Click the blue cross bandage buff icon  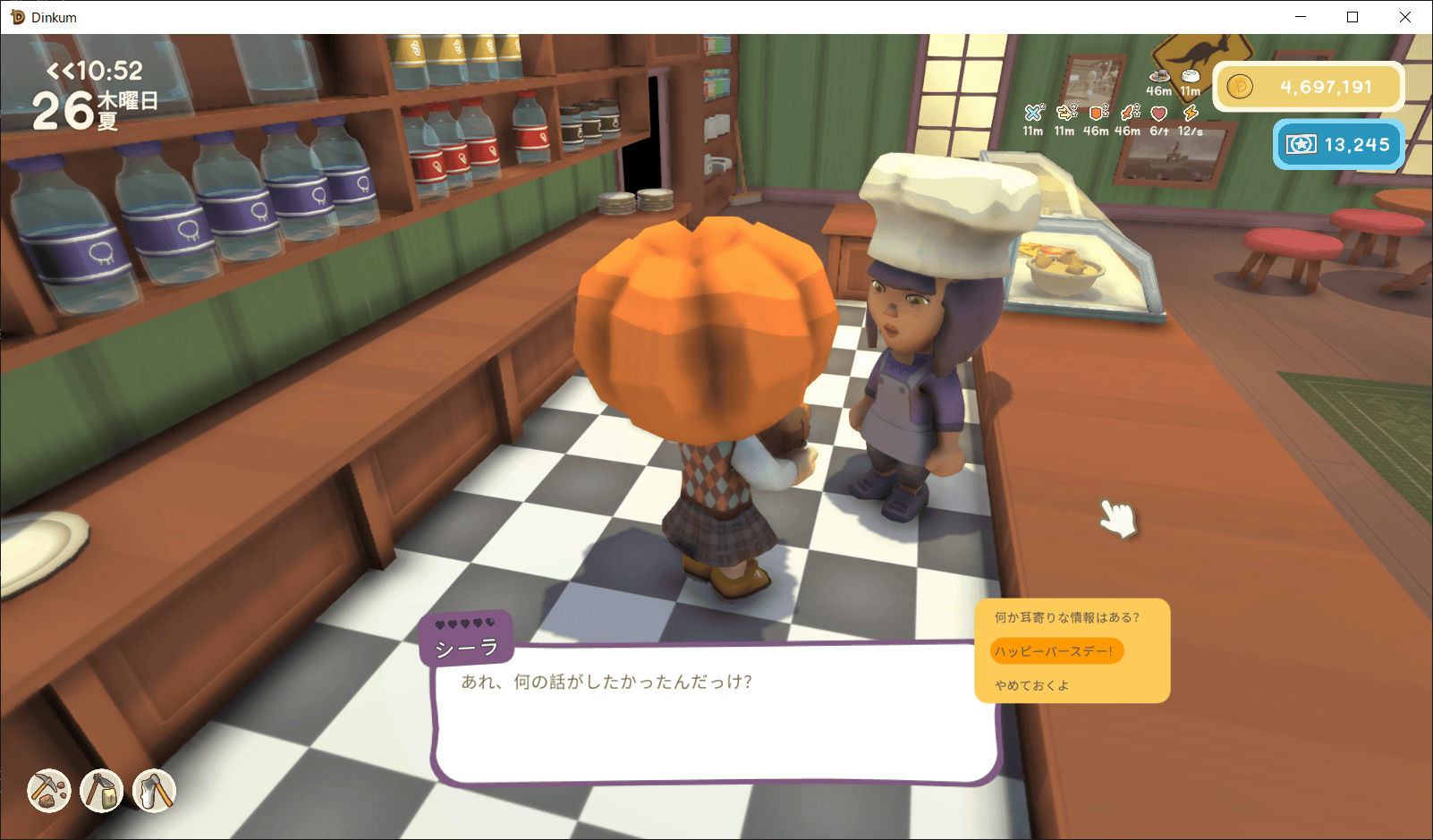click(1034, 113)
